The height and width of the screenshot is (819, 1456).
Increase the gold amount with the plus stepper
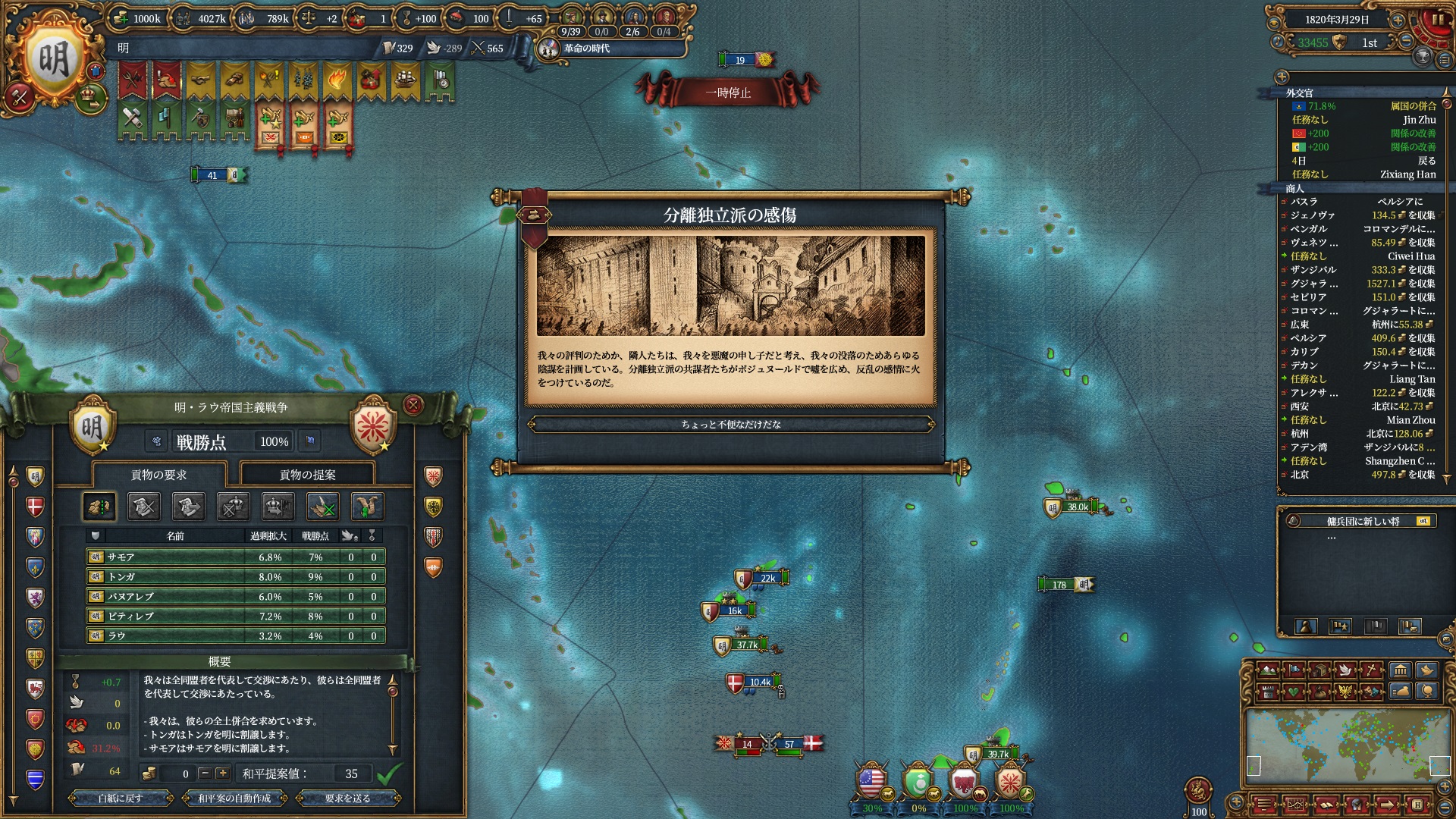click(x=222, y=773)
